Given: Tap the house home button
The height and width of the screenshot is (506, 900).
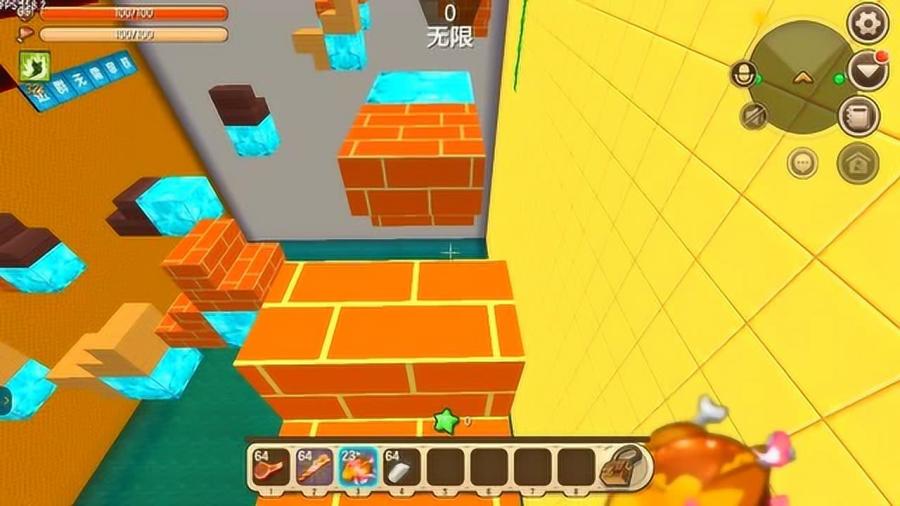Looking at the screenshot, I should click(x=857, y=163).
